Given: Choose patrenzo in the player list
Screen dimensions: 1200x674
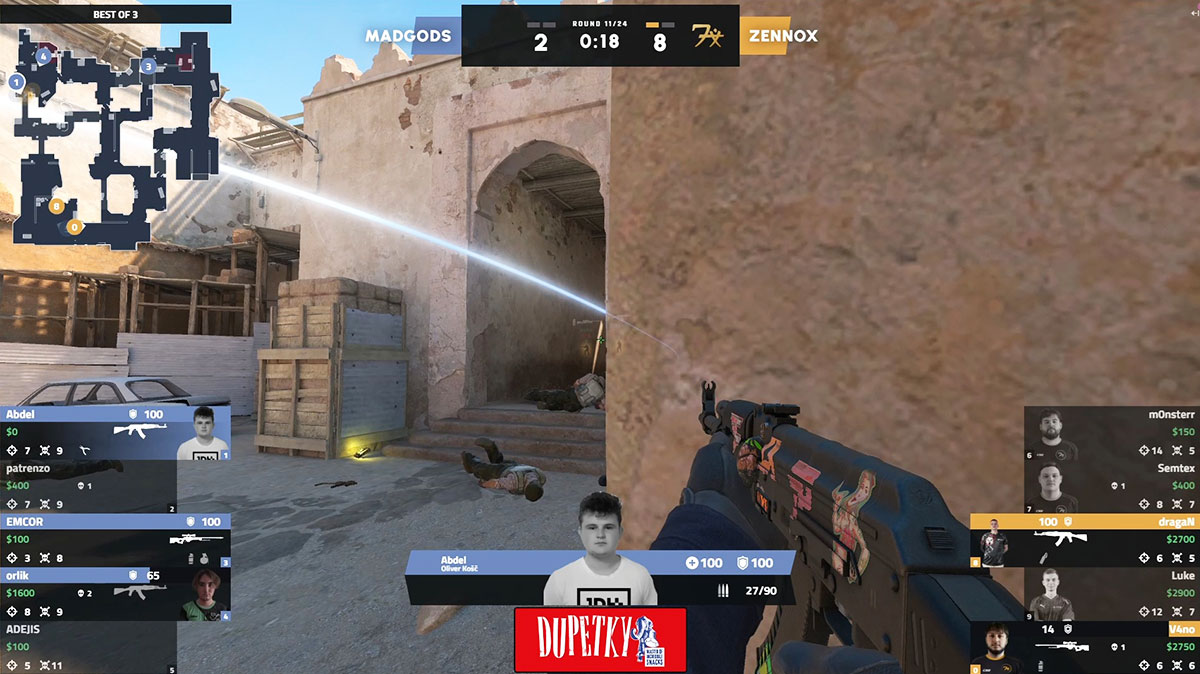Looking at the screenshot, I should pos(88,486).
